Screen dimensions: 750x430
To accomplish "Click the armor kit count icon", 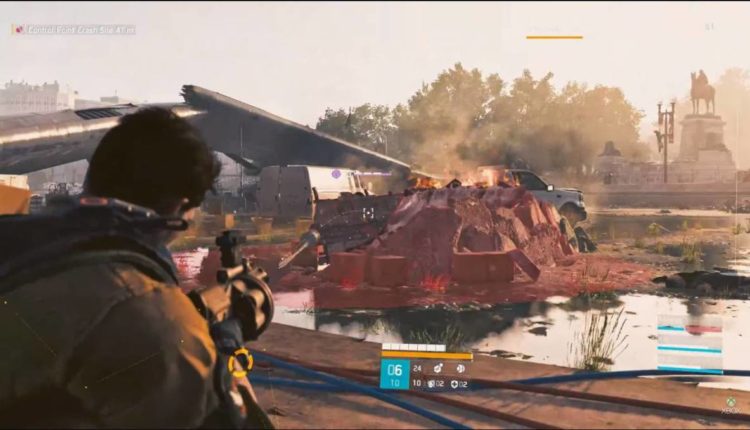I will point(455,383).
